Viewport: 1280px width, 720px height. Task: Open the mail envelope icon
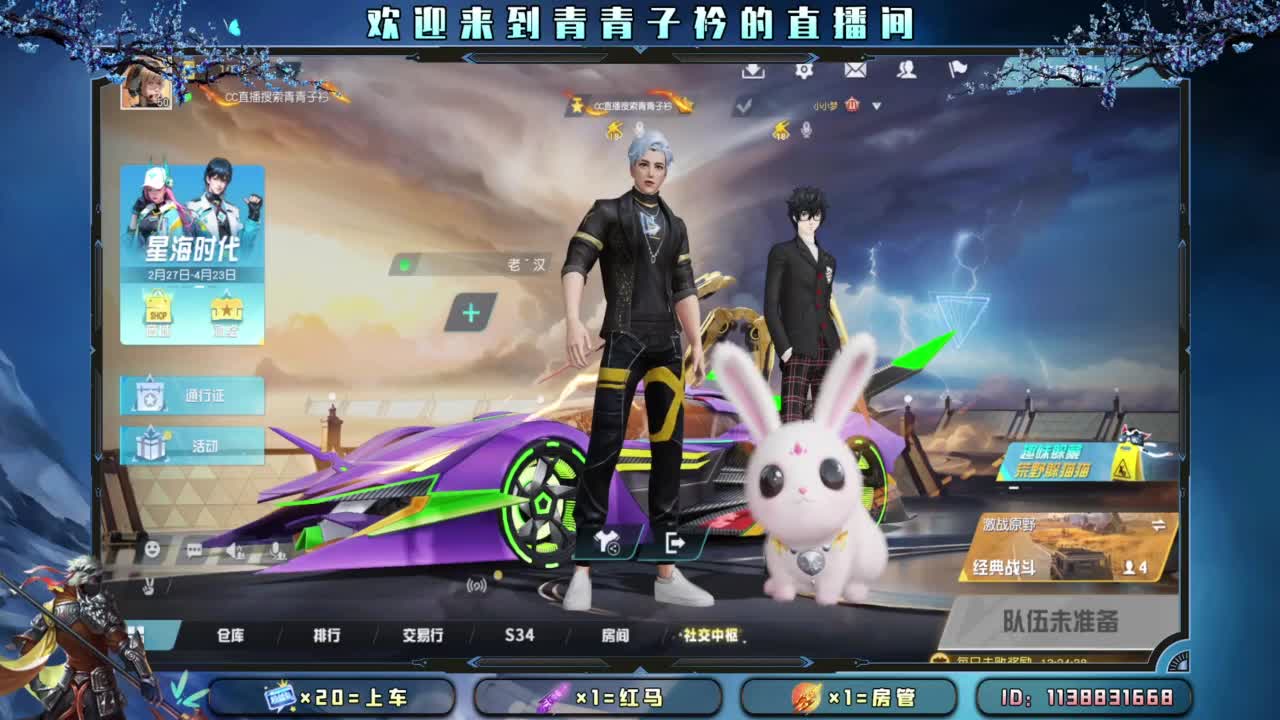(855, 72)
